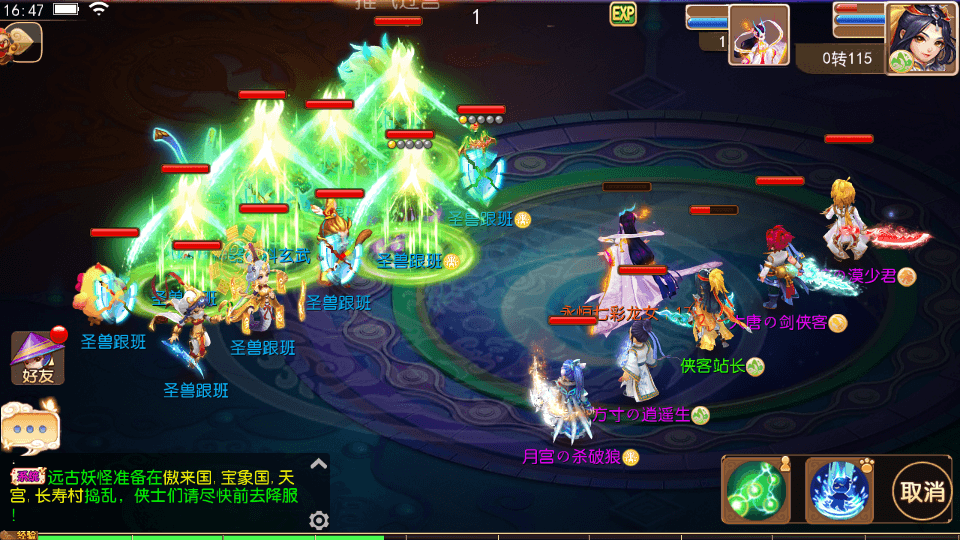The image size is (960, 540).
Task: Open chat settings via the gear icon
Action: point(319,520)
